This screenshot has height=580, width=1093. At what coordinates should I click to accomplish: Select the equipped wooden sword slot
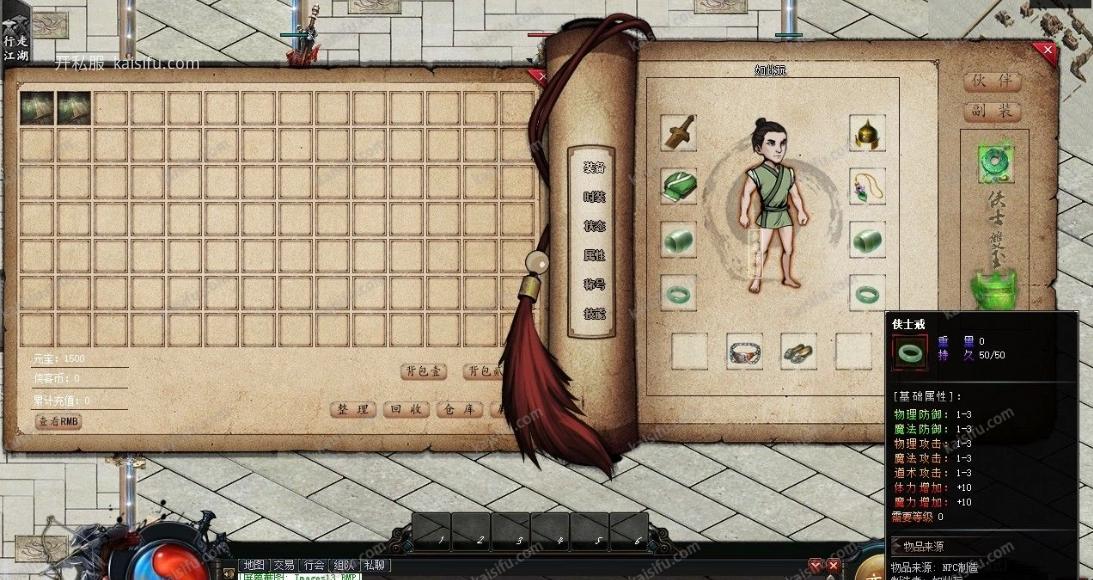point(678,132)
